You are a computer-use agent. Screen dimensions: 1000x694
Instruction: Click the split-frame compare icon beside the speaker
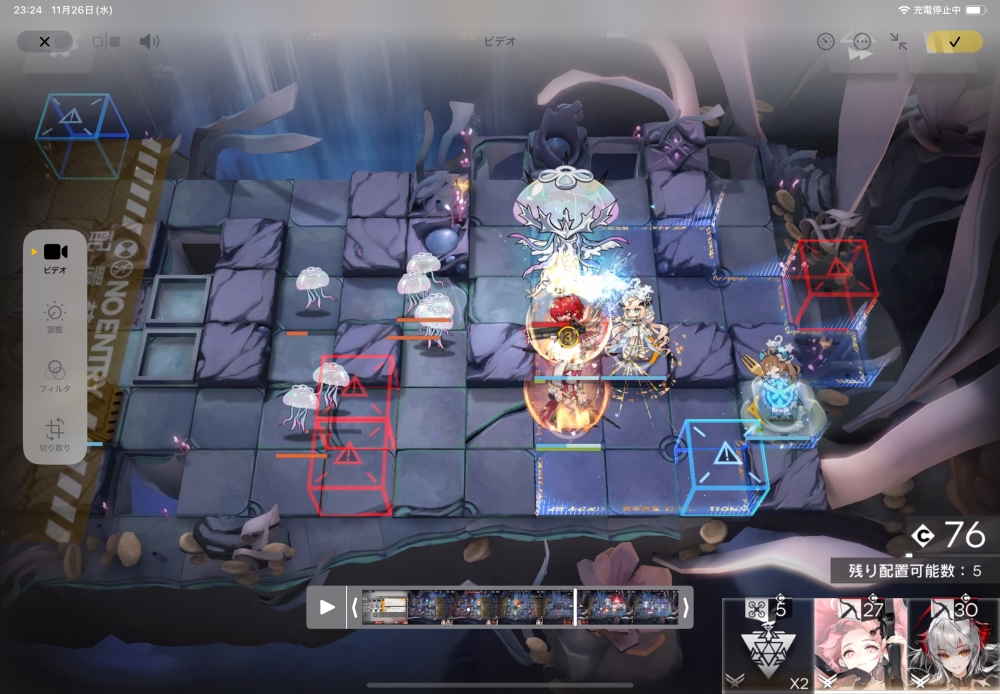pyautogui.click(x=106, y=42)
